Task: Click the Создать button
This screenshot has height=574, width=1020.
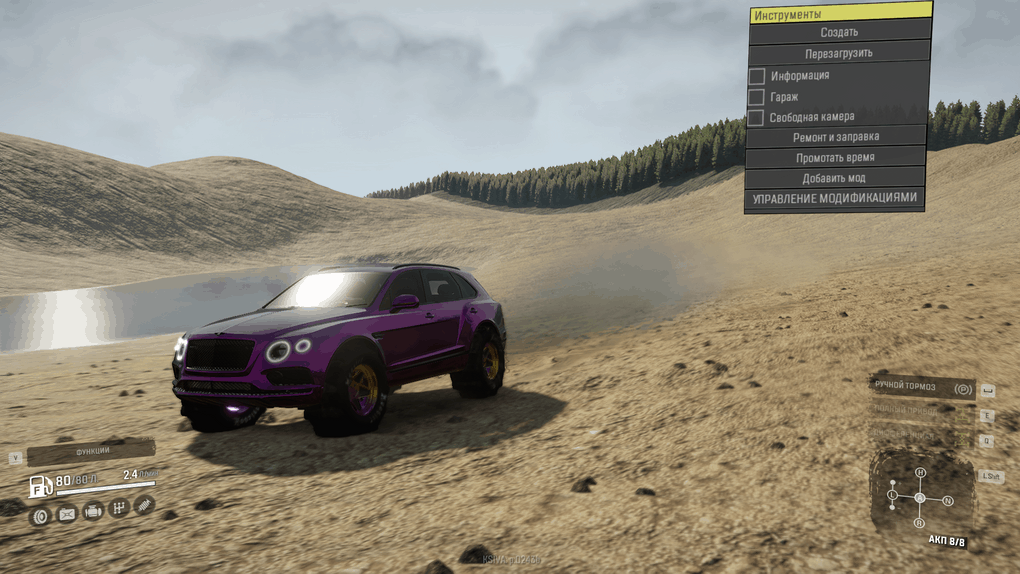Action: [839, 32]
